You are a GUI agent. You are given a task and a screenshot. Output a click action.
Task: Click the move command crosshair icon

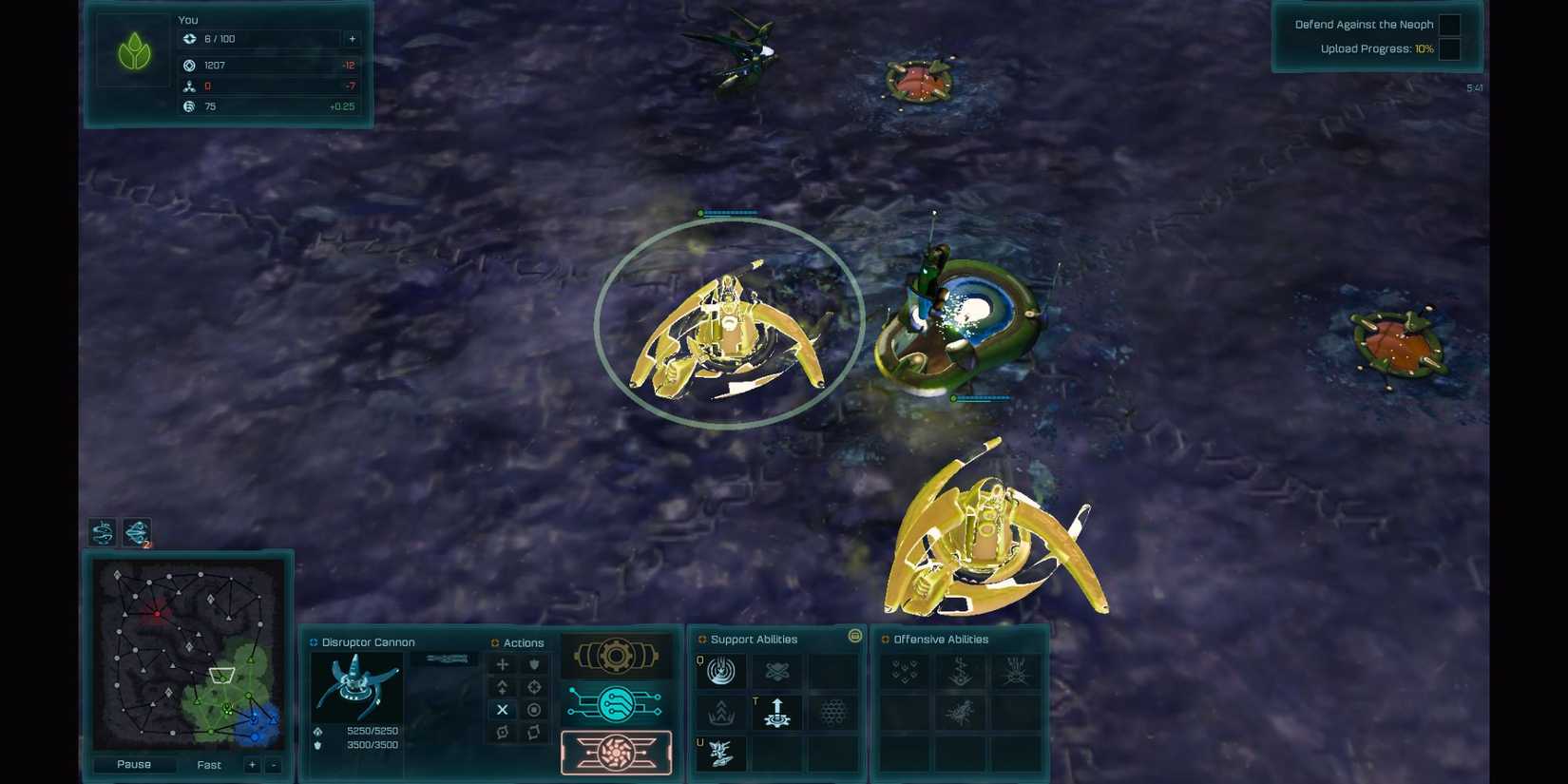[x=502, y=664]
